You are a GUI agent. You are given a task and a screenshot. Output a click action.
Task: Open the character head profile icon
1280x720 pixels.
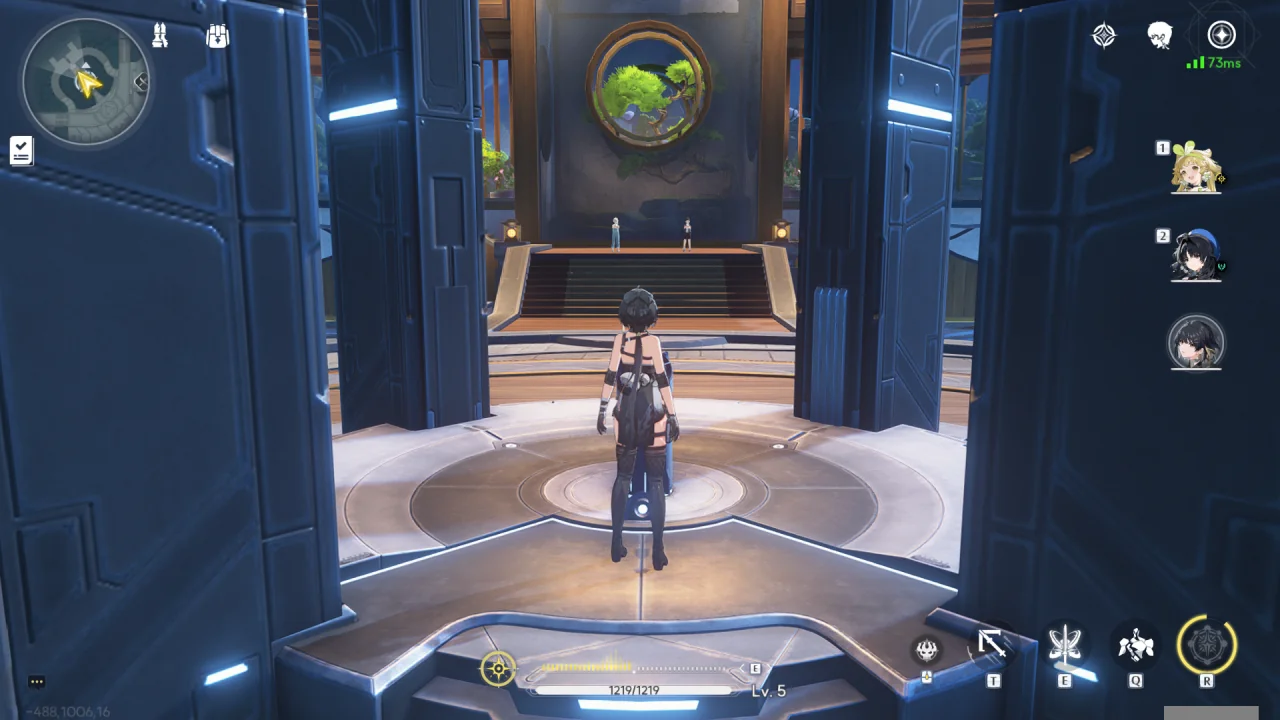point(1160,36)
